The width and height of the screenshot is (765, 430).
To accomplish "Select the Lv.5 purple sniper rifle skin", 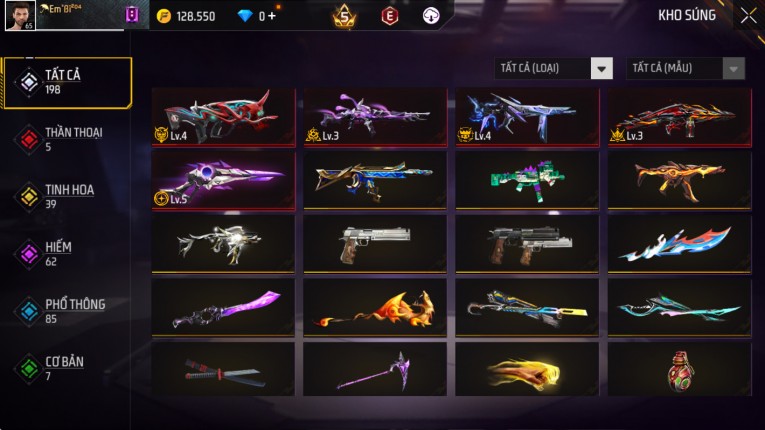I will point(223,181).
